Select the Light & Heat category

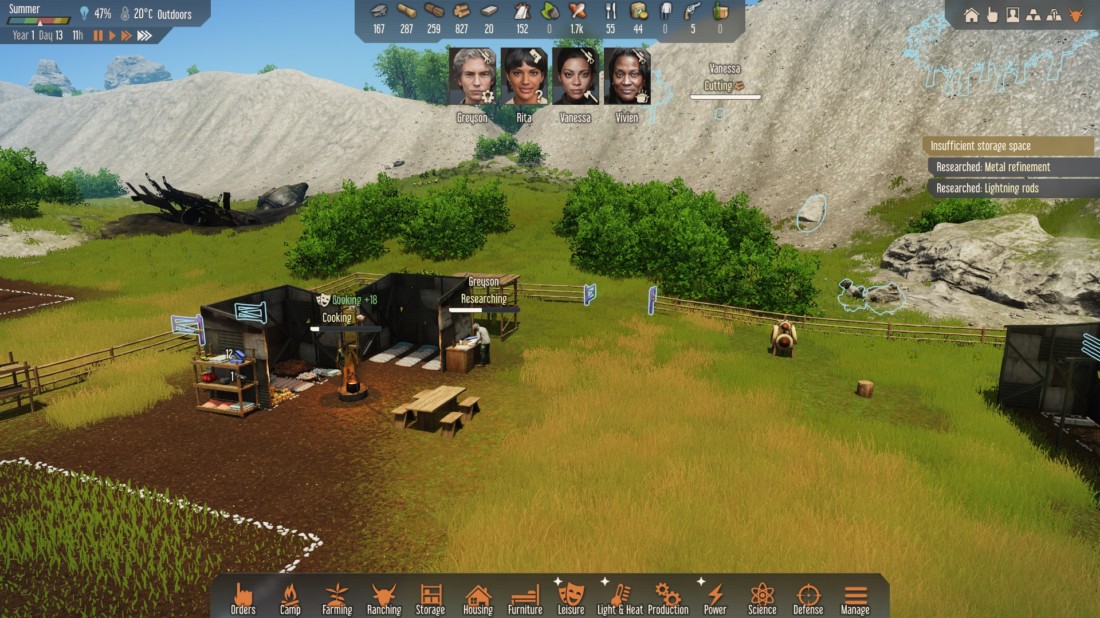pyautogui.click(x=620, y=597)
